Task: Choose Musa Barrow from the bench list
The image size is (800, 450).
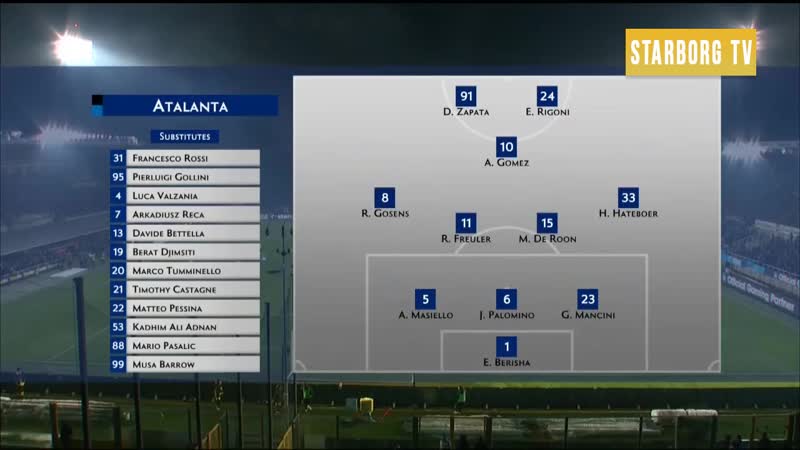Action: pos(185,365)
